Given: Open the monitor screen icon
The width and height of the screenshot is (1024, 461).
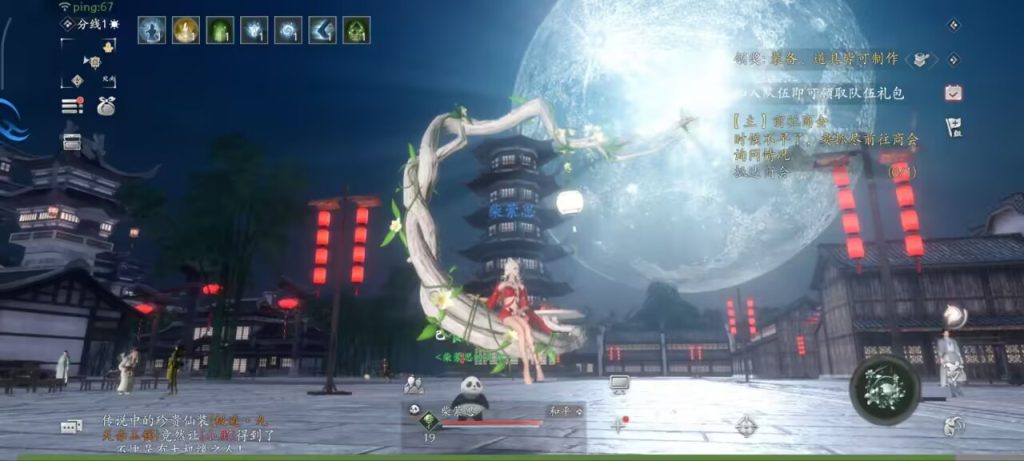Looking at the screenshot, I should [x=619, y=384].
